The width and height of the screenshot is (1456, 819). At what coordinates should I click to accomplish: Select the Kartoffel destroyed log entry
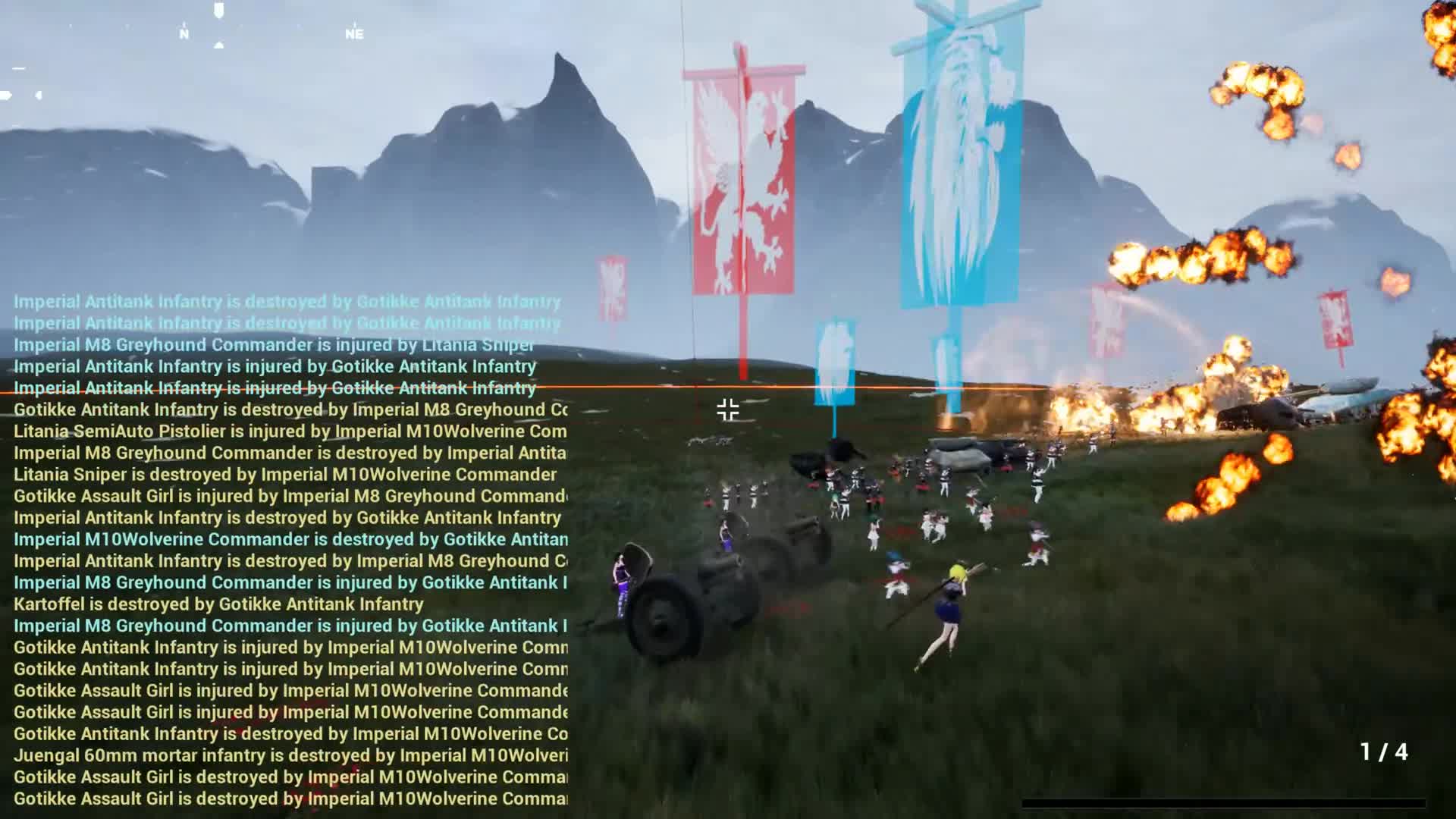tap(218, 604)
